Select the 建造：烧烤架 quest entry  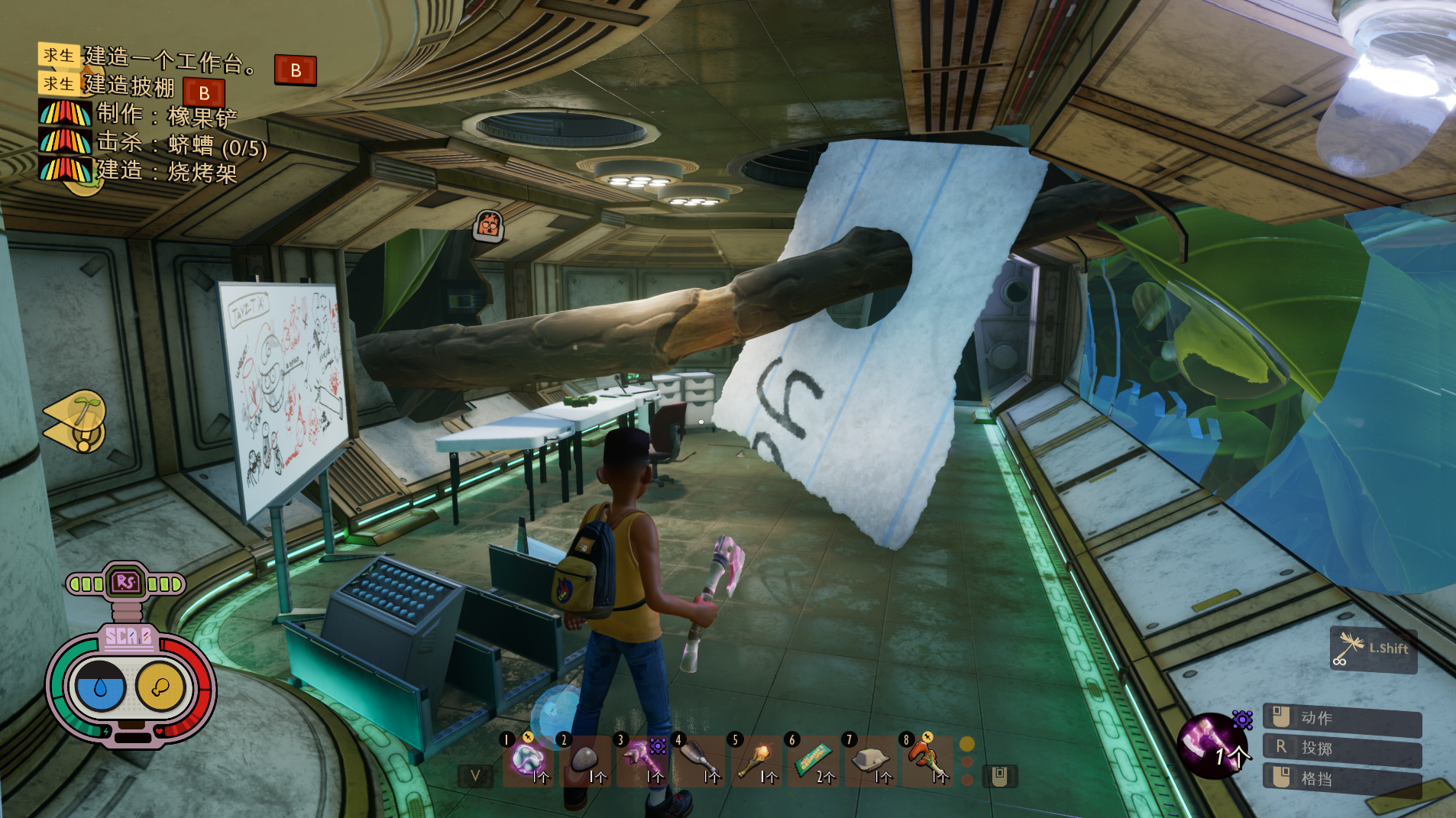click(x=167, y=171)
